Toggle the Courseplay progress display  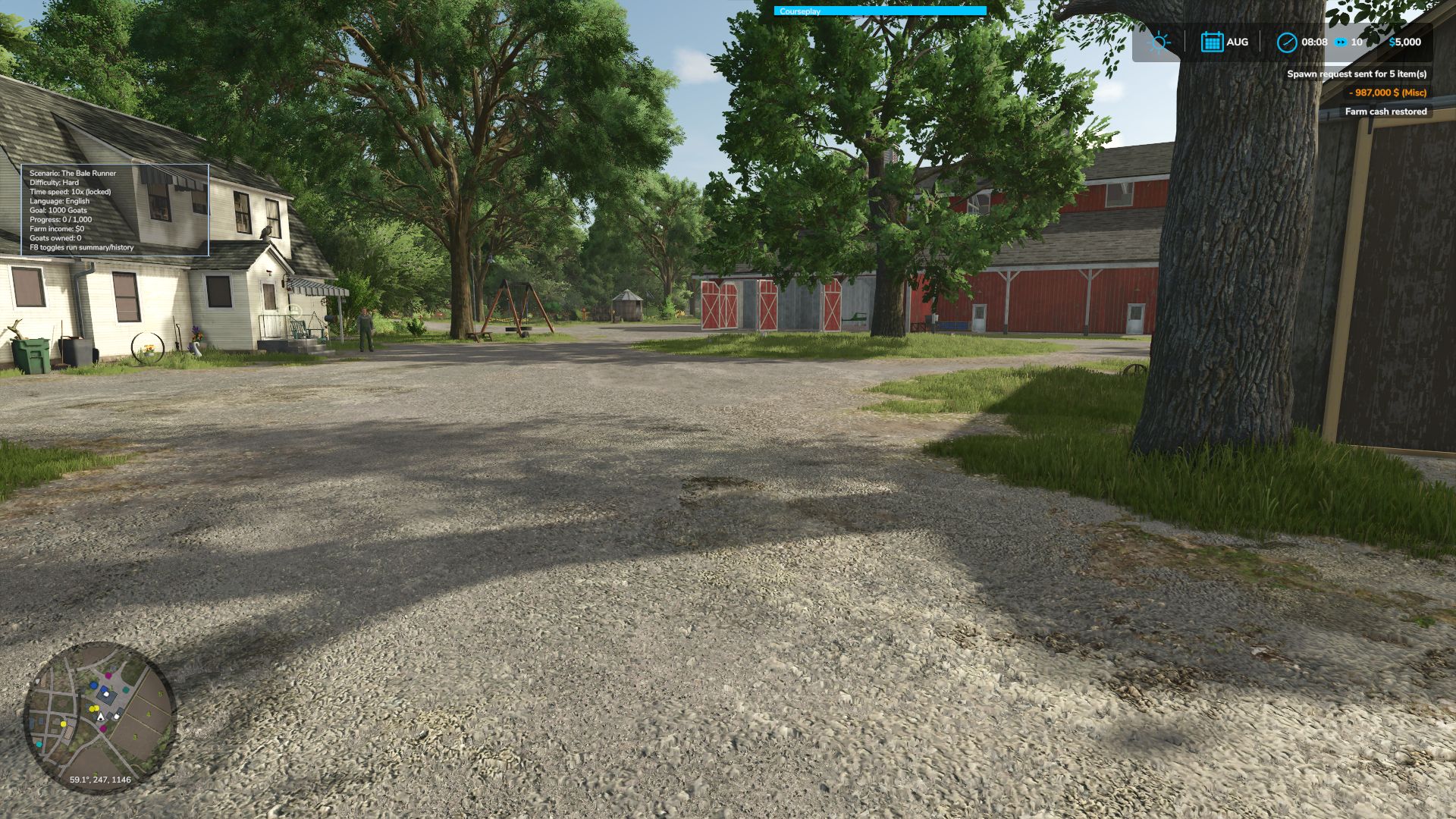coord(879,11)
